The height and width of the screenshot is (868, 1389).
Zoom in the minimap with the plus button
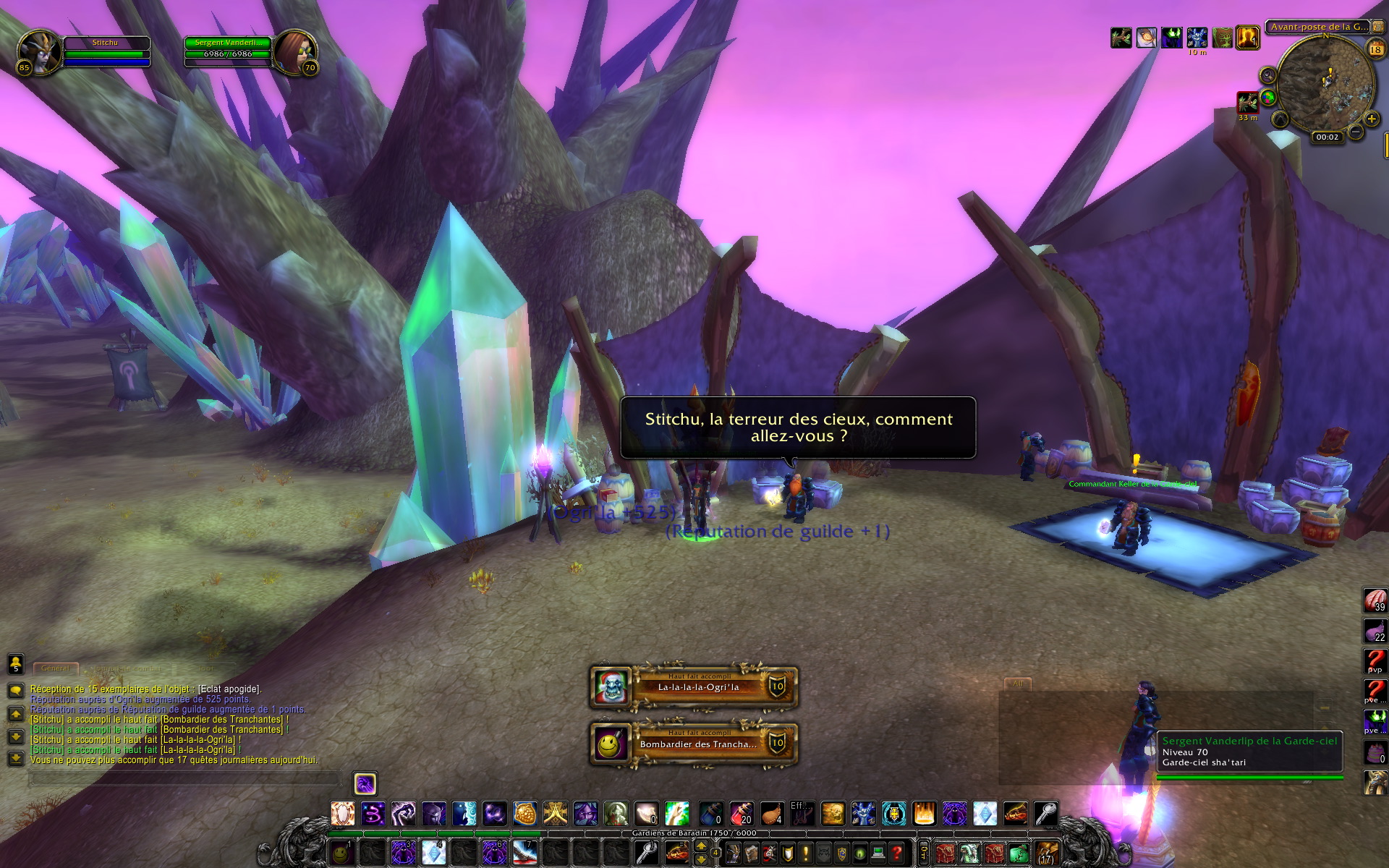click(1371, 118)
